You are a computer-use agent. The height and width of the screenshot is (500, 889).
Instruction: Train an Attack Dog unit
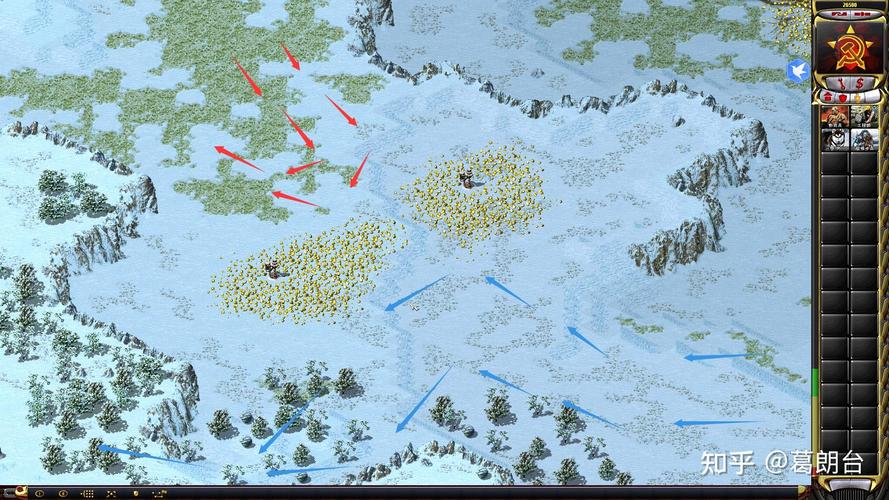pos(834,138)
